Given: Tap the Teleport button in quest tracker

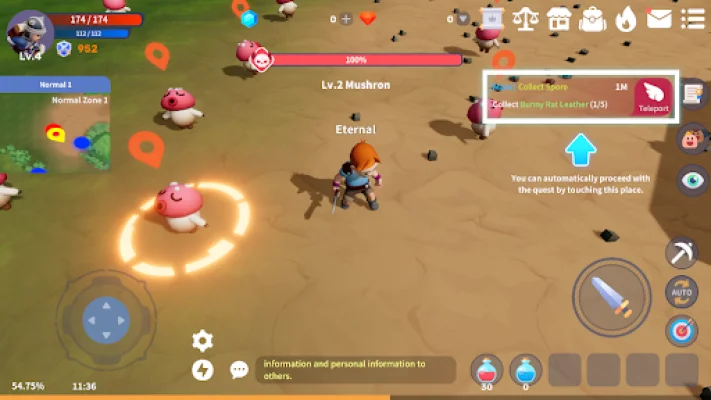Looking at the screenshot, I should (x=655, y=97).
